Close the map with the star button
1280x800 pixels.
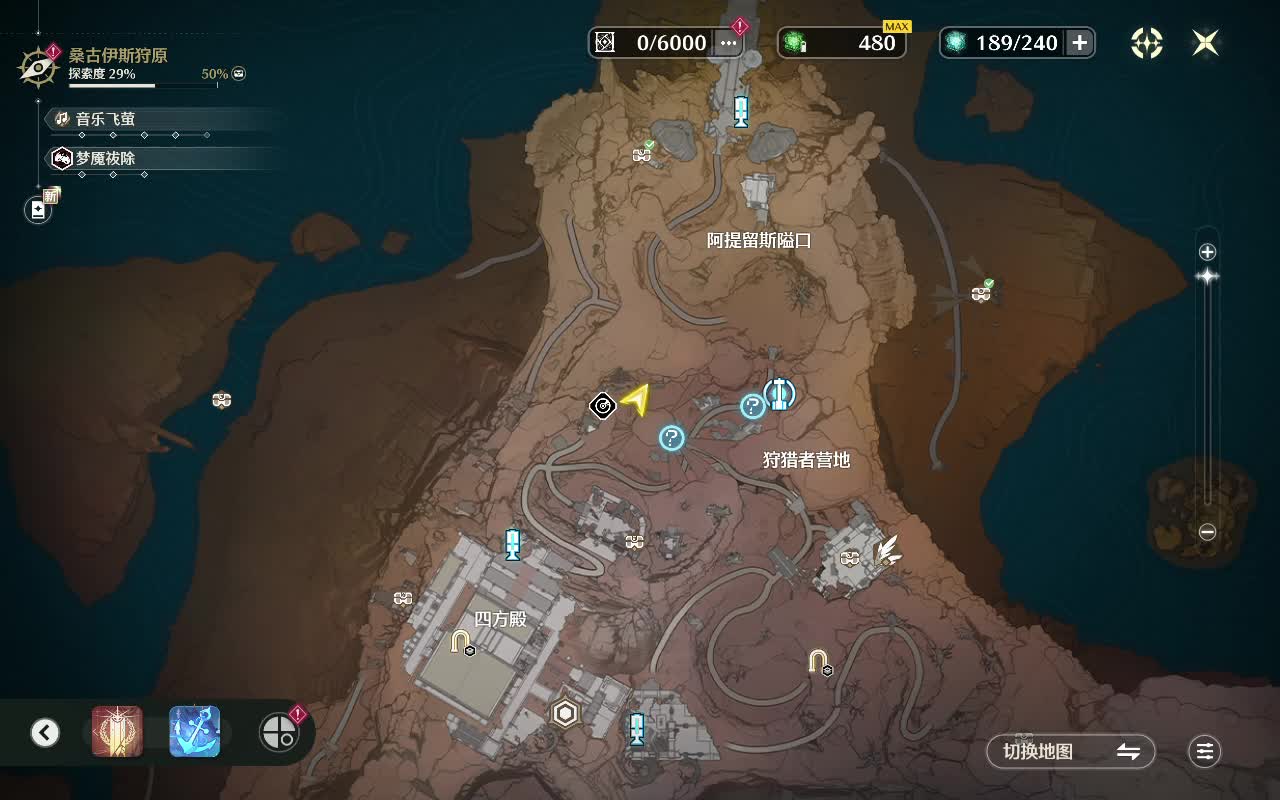click(1205, 42)
